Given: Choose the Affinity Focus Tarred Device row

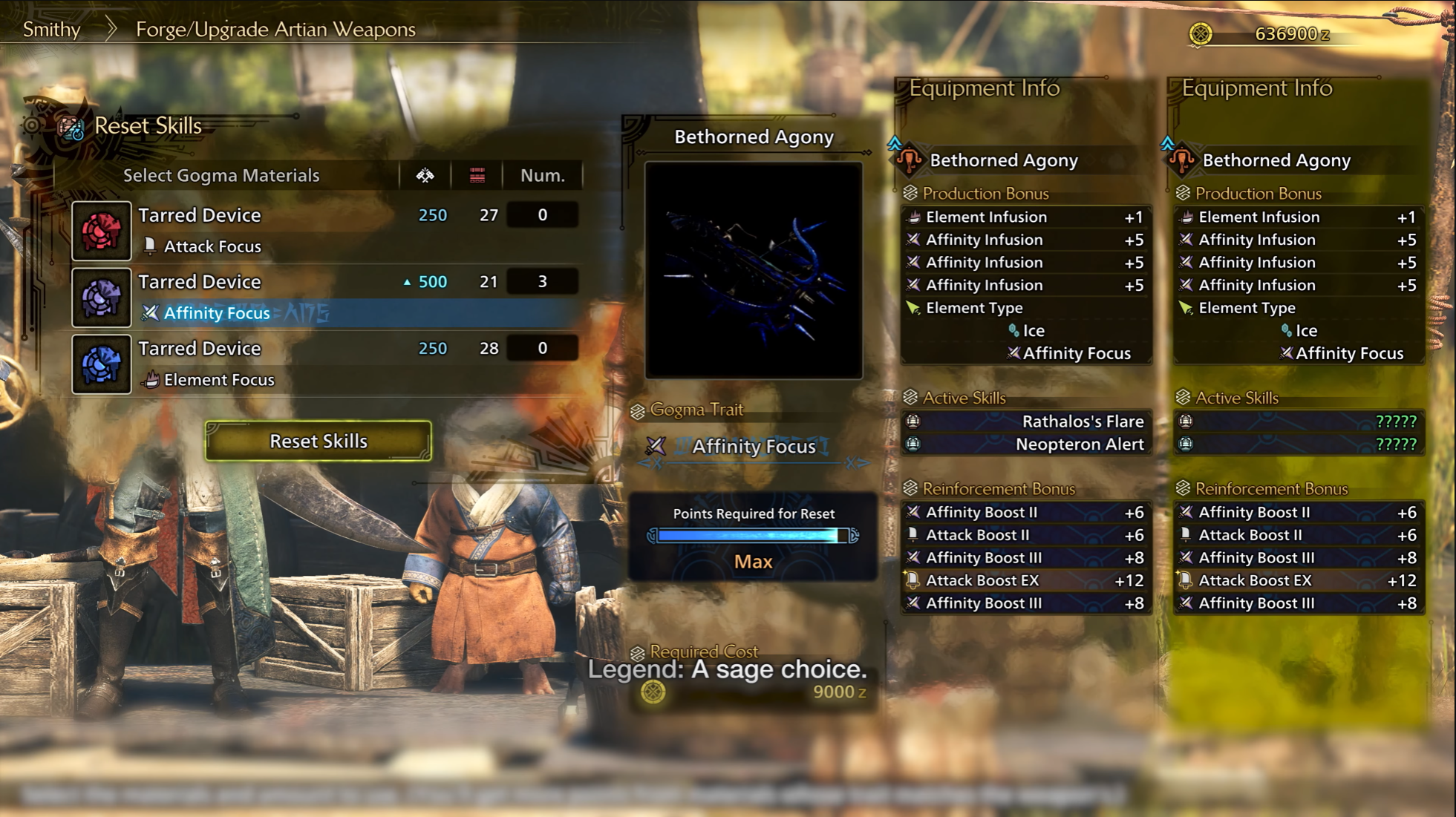Looking at the screenshot, I should [327, 297].
